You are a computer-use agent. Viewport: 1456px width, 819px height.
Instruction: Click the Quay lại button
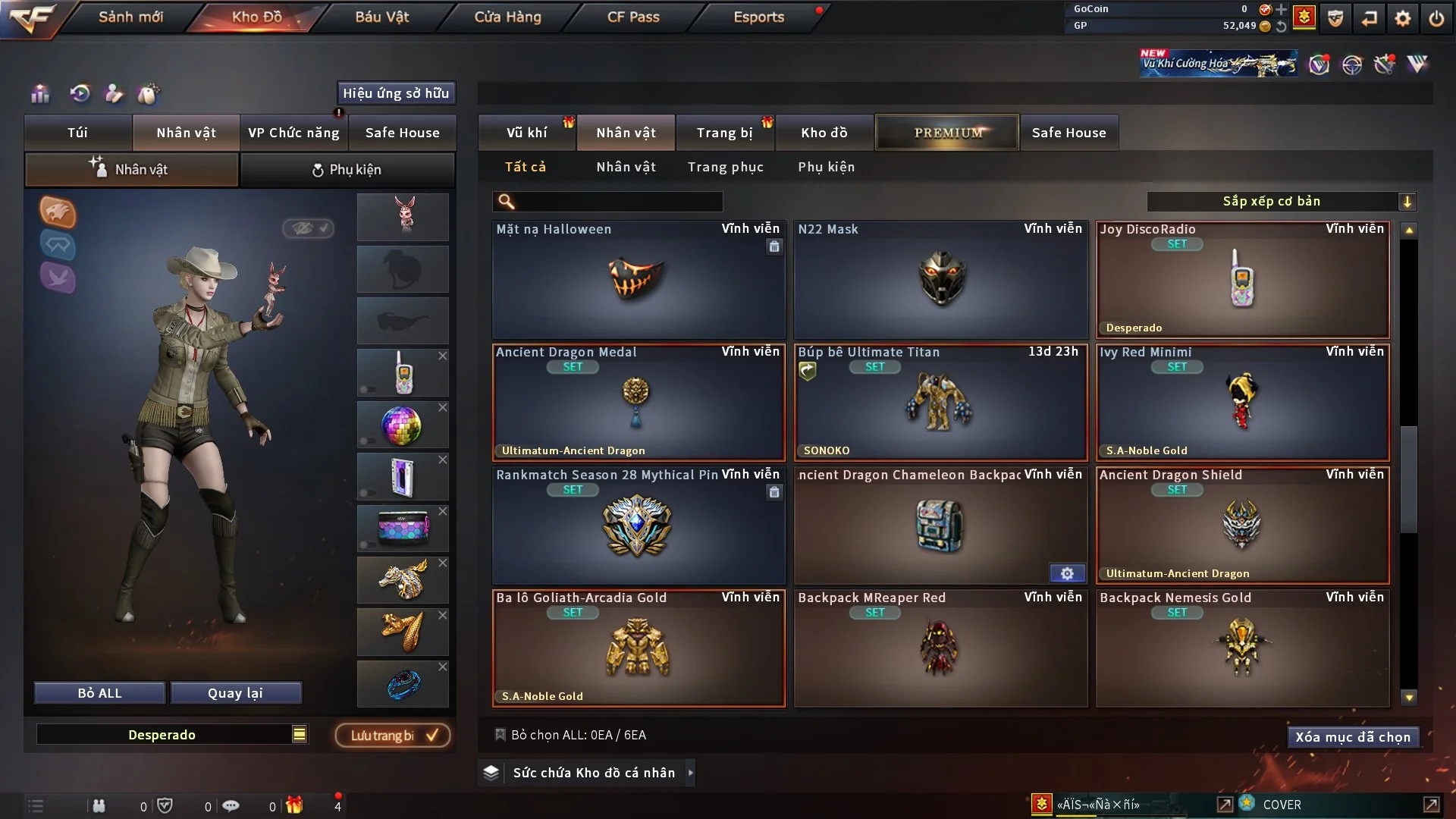[235, 693]
